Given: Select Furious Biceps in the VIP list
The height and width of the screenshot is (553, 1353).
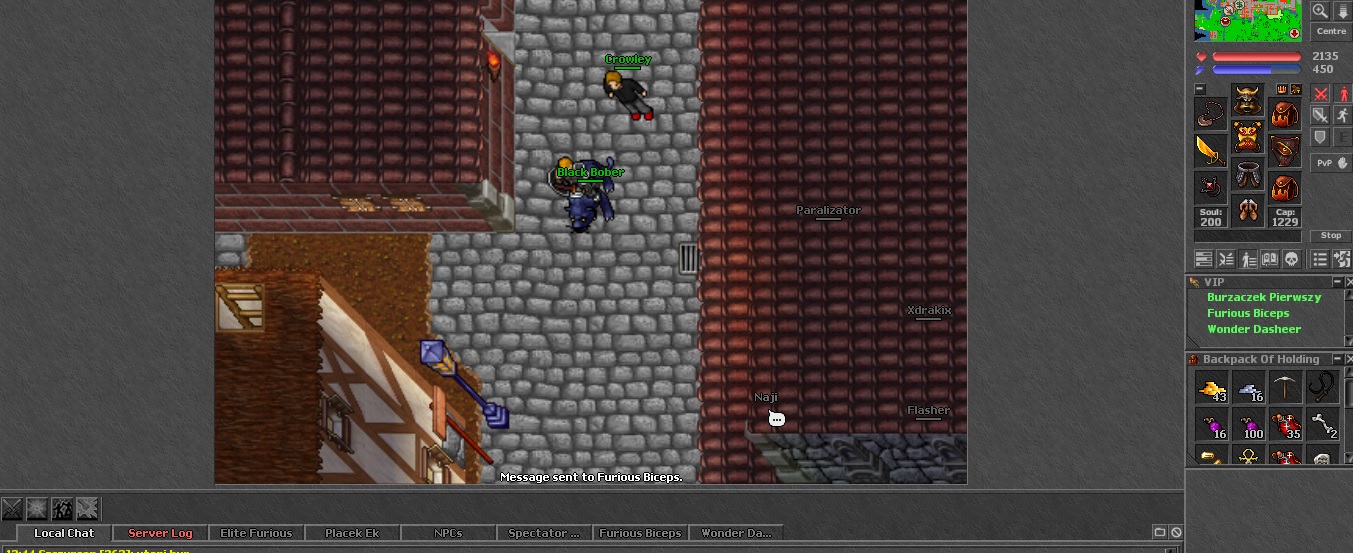Looking at the screenshot, I should coord(1248,313).
